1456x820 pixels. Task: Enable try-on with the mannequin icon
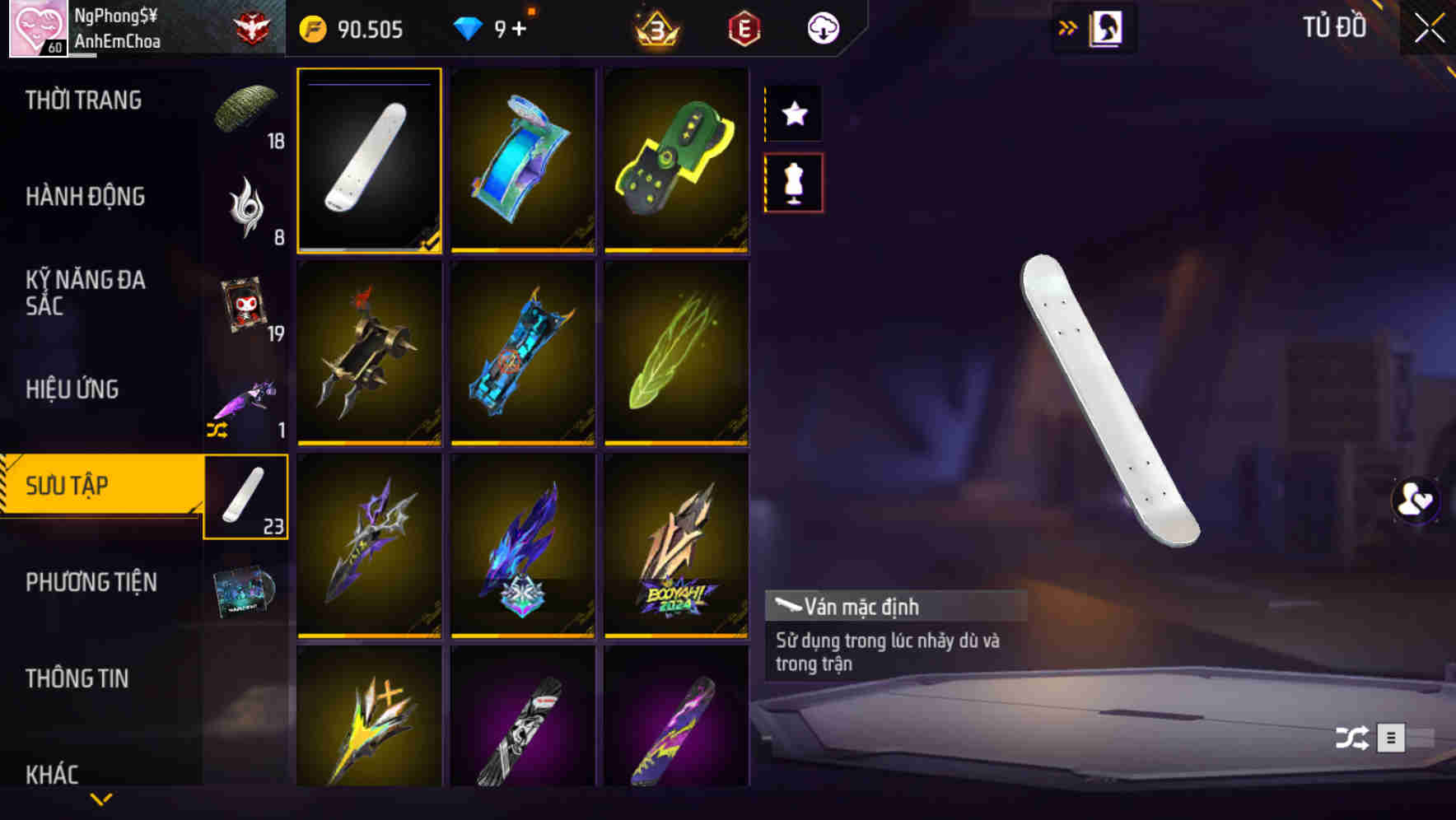(x=793, y=184)
